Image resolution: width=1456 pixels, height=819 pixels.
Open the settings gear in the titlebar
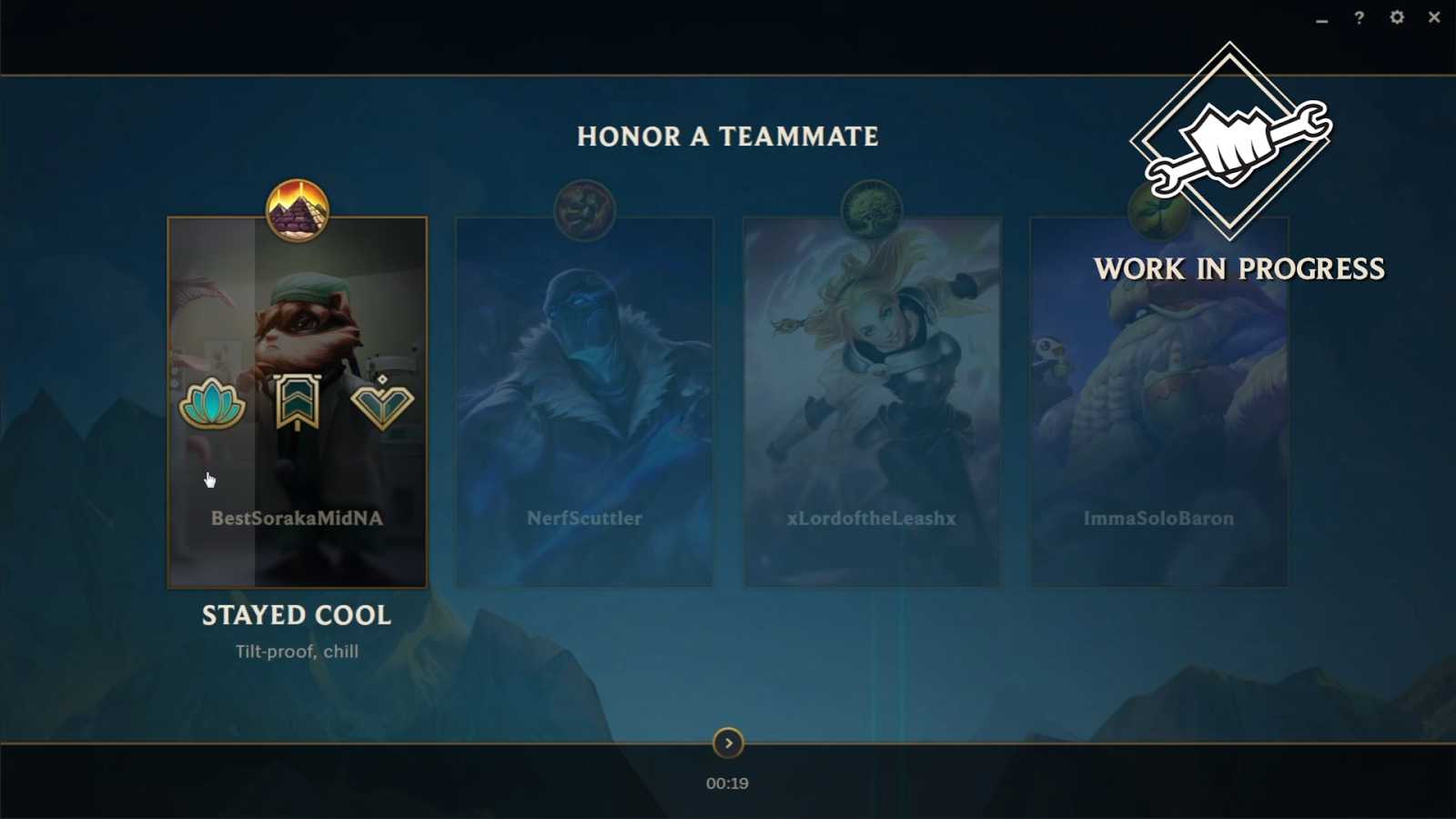pyautogui.click(x=1397, y=17)
